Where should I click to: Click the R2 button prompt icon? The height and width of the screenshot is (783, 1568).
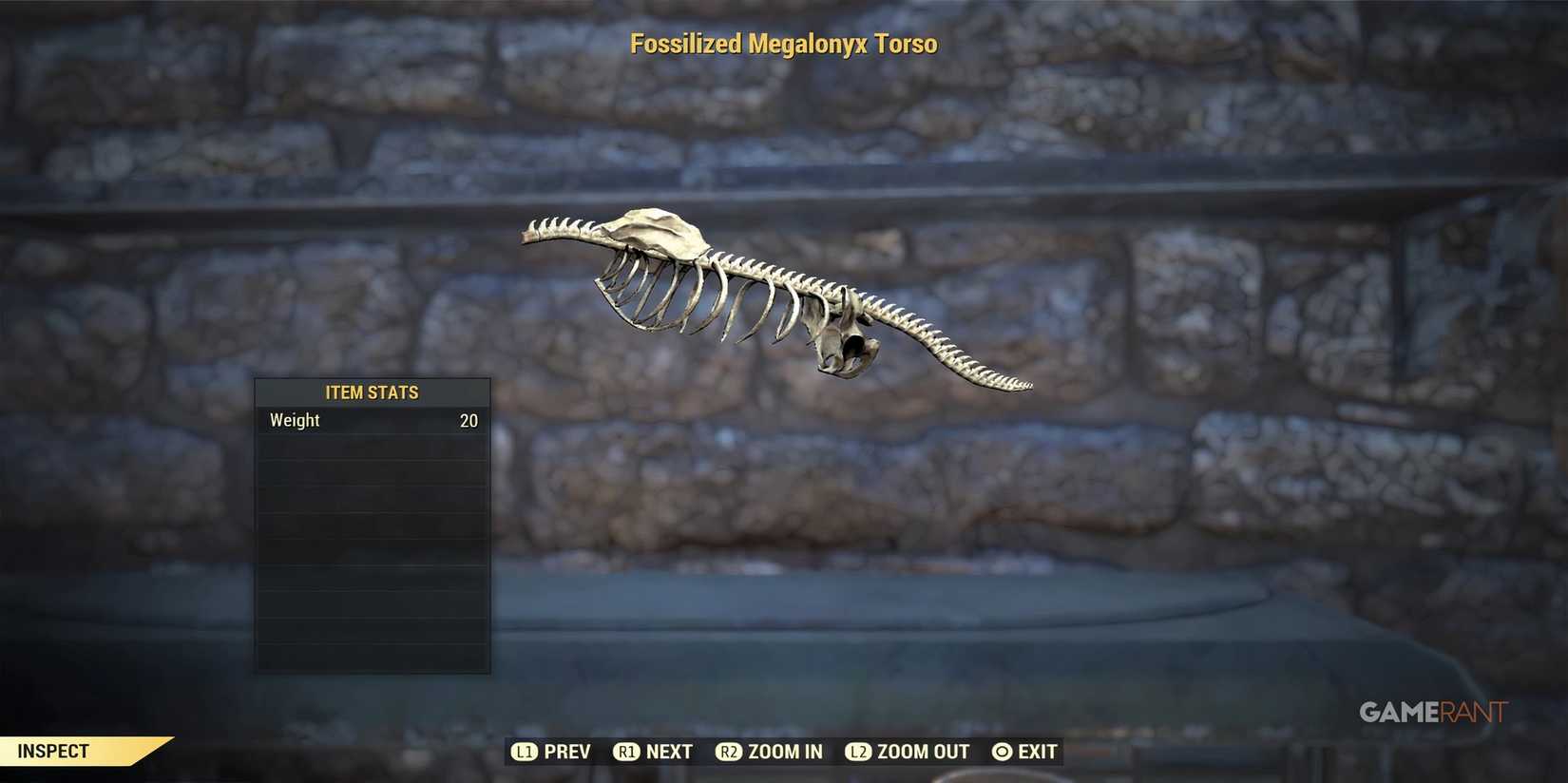click(729, 751)
